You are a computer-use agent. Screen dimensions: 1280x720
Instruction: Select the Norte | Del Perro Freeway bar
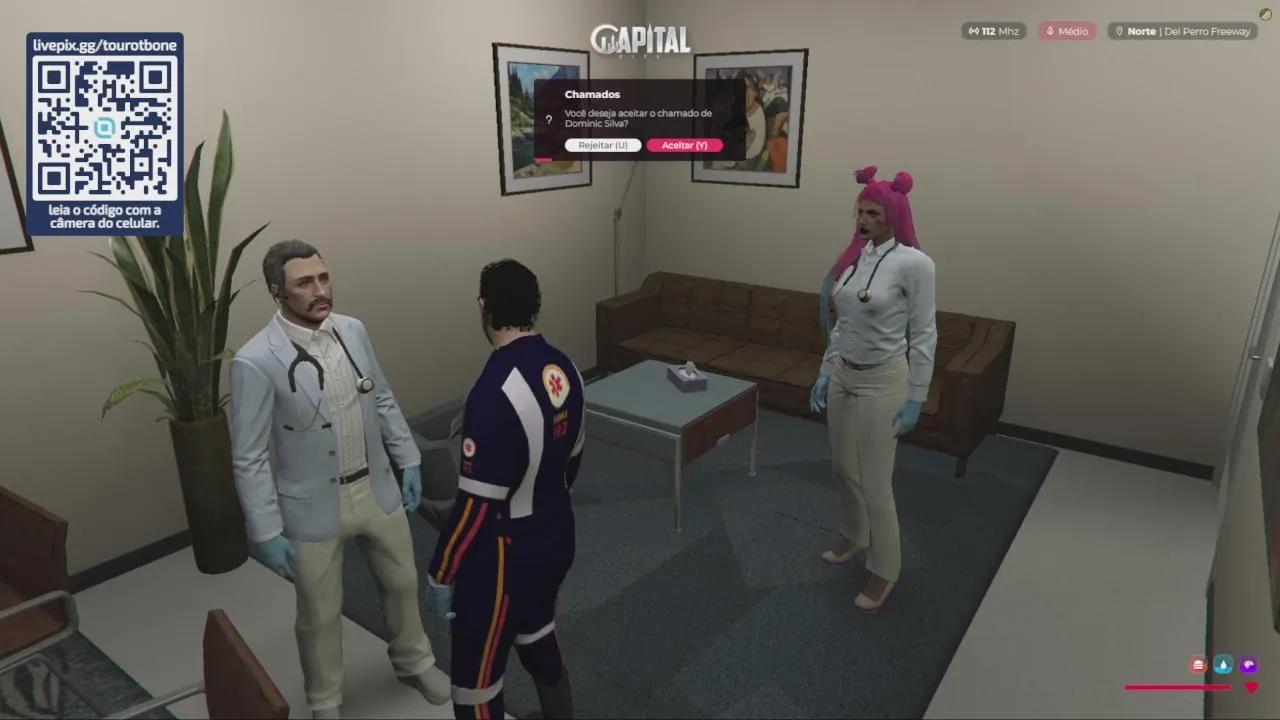(x=1184, y=31)
